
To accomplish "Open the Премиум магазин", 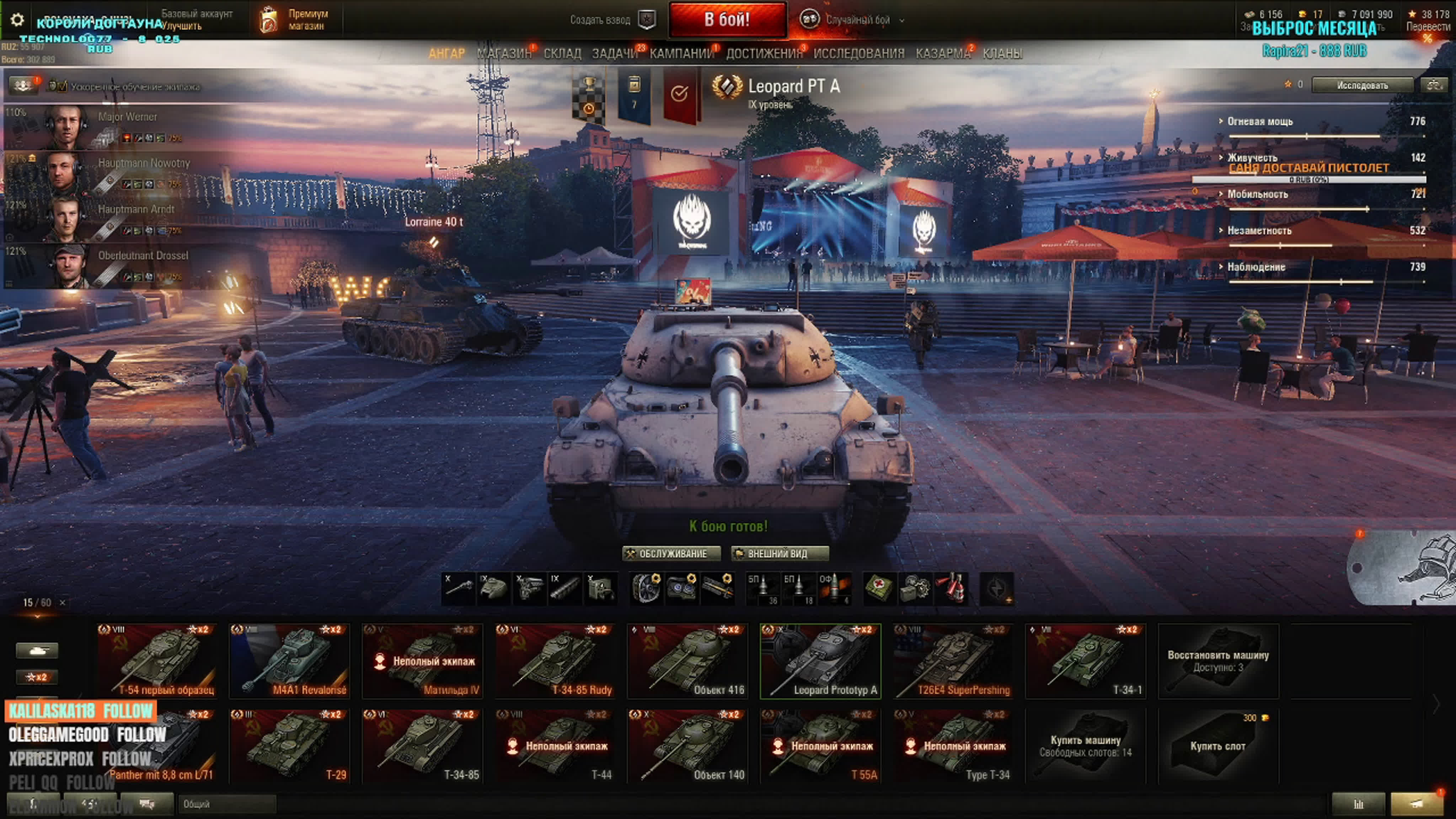I will (294, 20).
